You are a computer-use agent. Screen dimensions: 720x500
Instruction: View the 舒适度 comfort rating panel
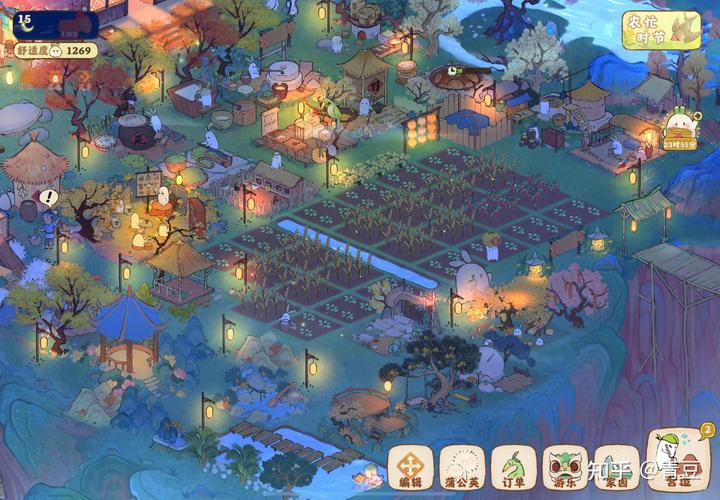pos(55,49)
